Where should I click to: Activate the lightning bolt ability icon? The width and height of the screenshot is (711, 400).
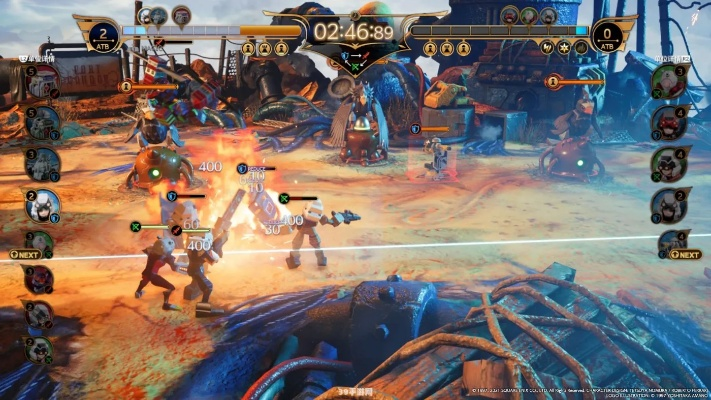(547, 47)
